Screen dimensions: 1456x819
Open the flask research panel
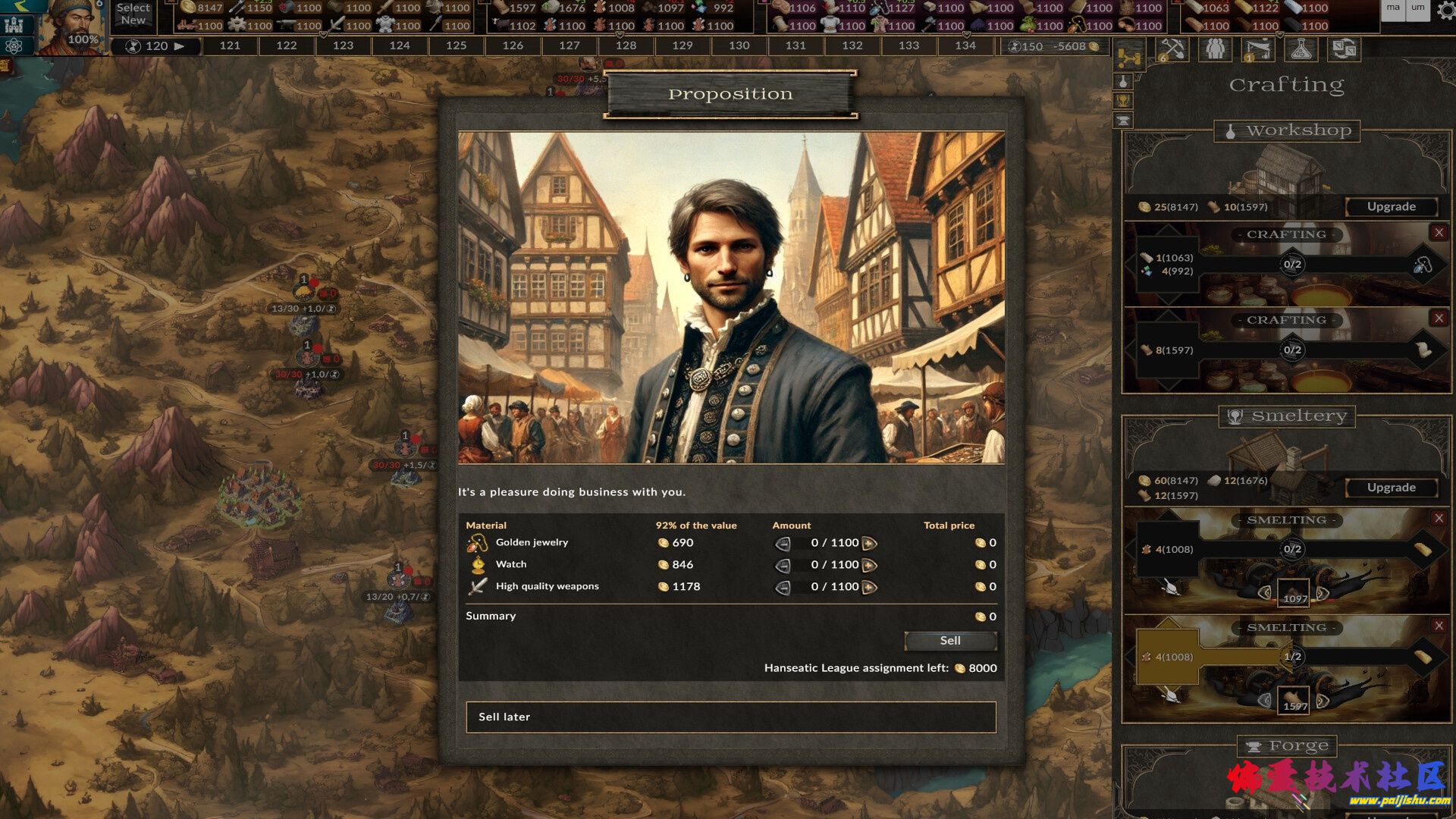(1301, 50)
